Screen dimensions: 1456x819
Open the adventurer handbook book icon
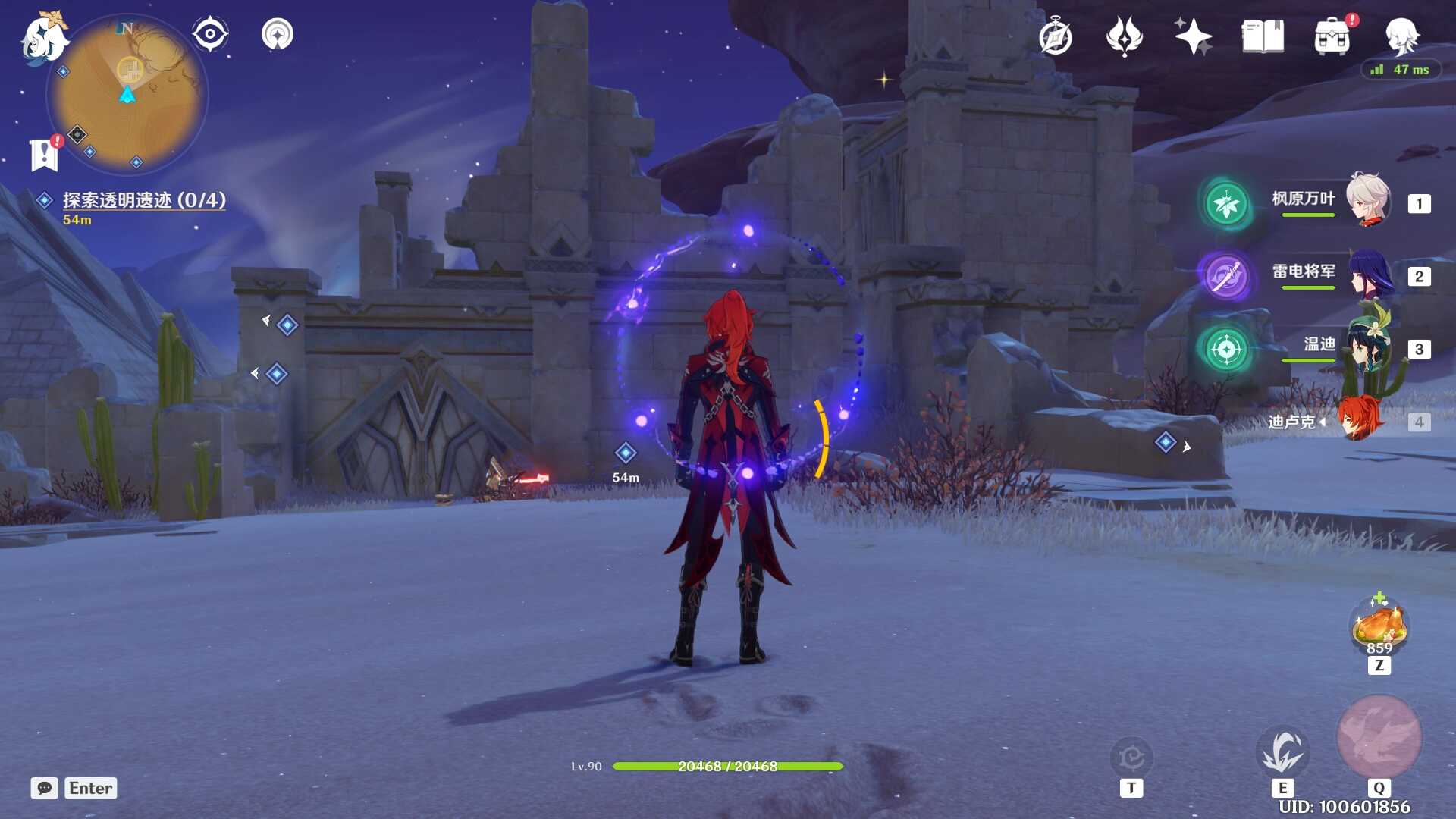1263,36
